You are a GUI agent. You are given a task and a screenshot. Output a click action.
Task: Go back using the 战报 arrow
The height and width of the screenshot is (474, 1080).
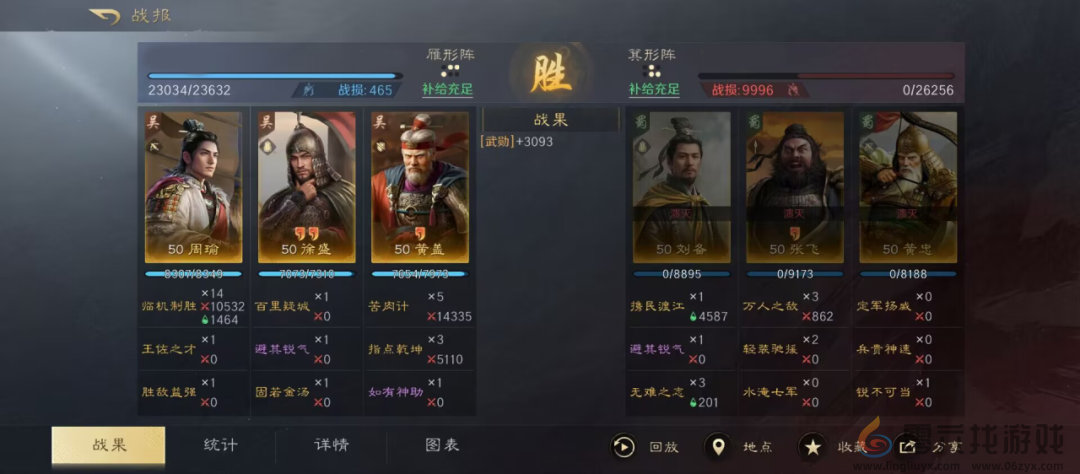[104, 16]
